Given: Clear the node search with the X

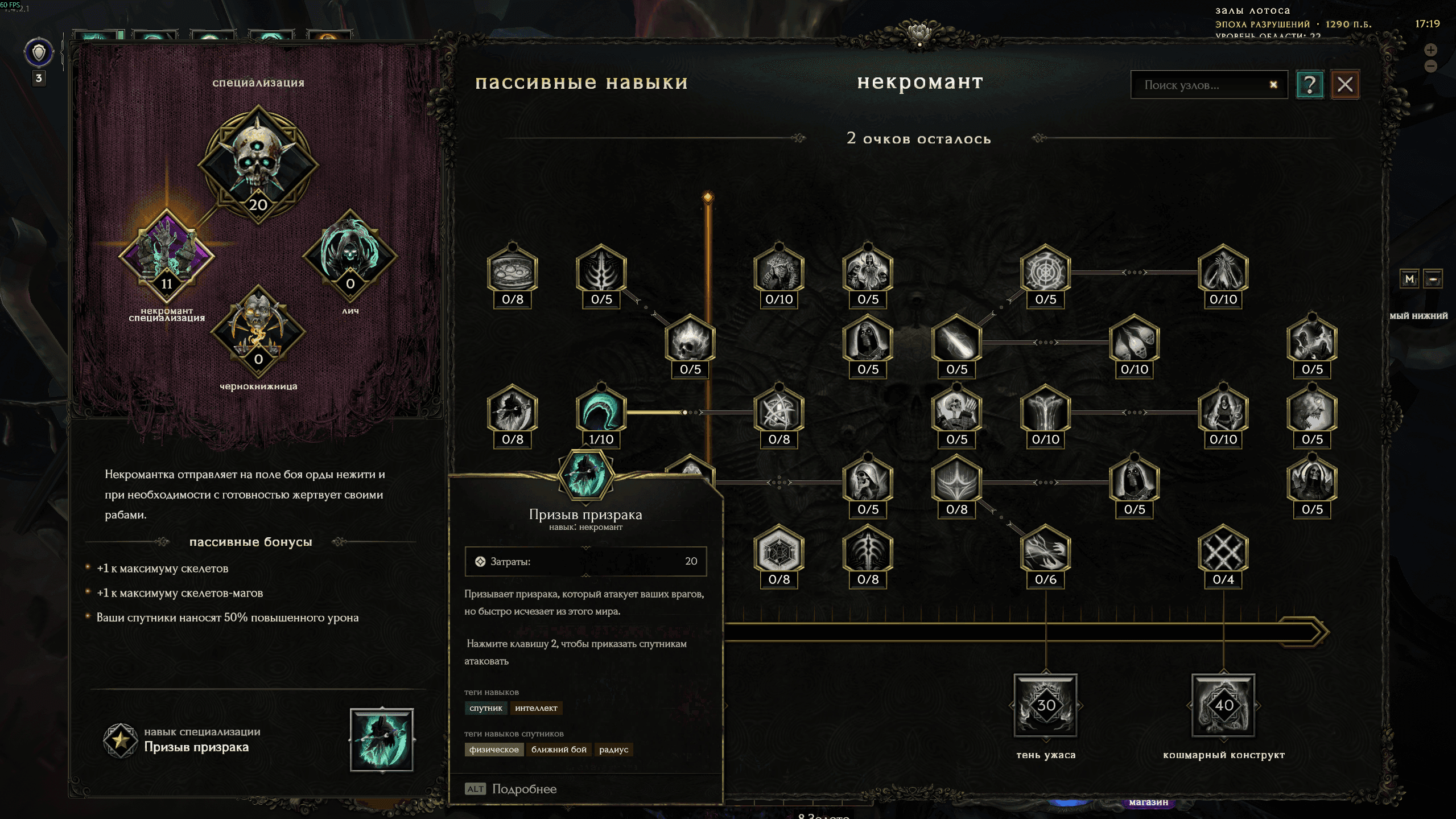Looking at the screenshot, I should point(1273,85).
